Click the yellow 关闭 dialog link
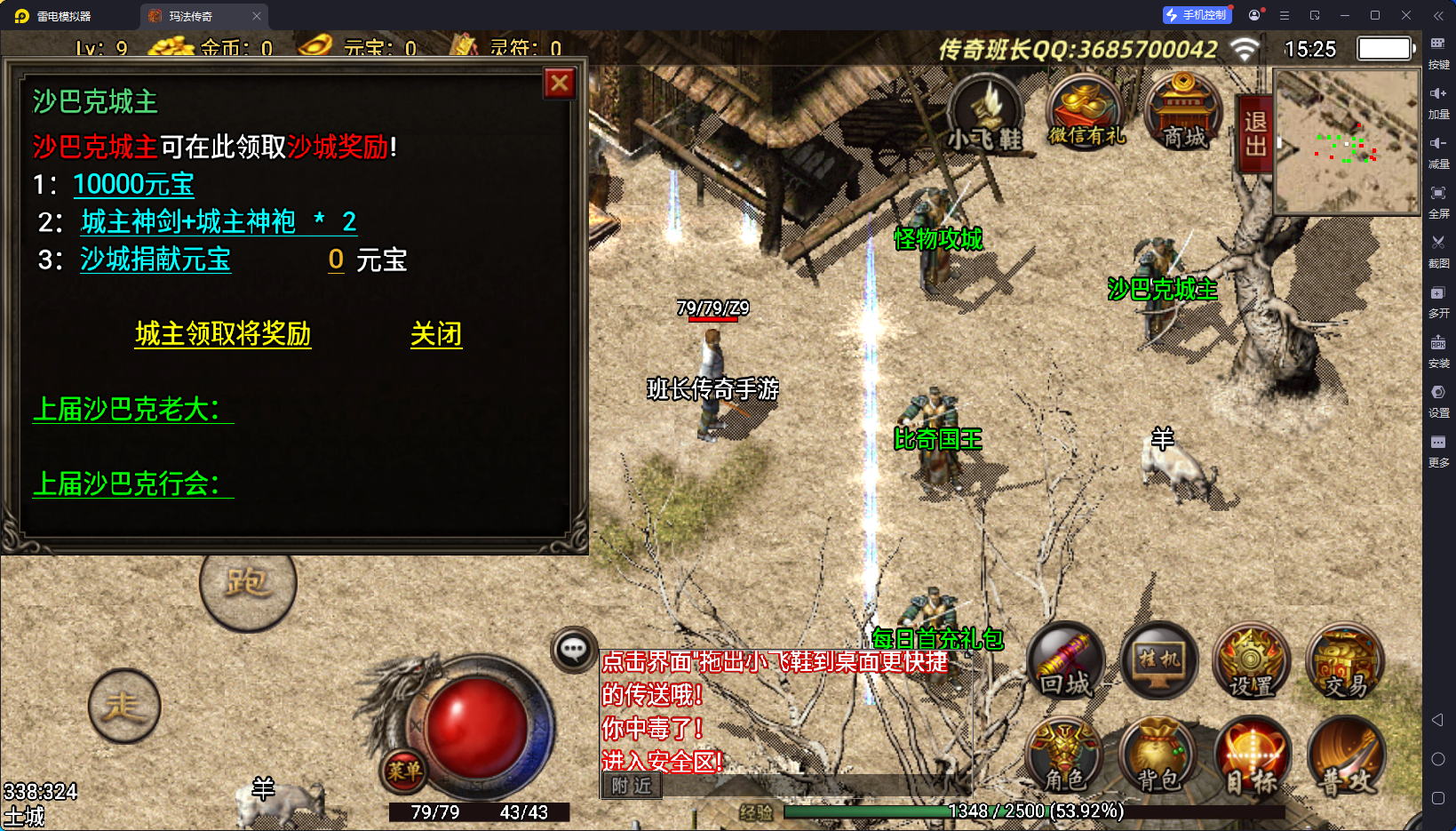The width and height of the screenshot is (1456, 831). click(x=436, y=334)
